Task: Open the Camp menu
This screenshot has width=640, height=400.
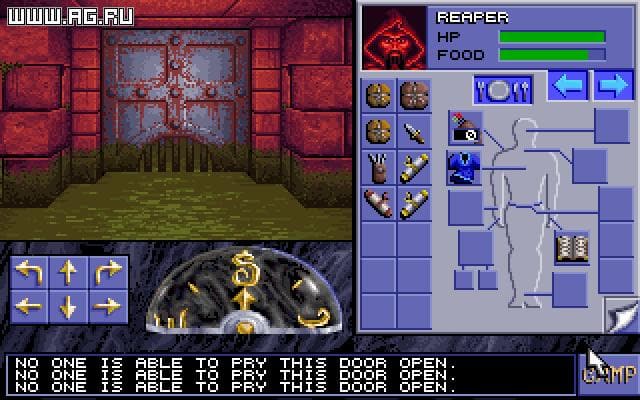Action: click(x=608, y=375)
